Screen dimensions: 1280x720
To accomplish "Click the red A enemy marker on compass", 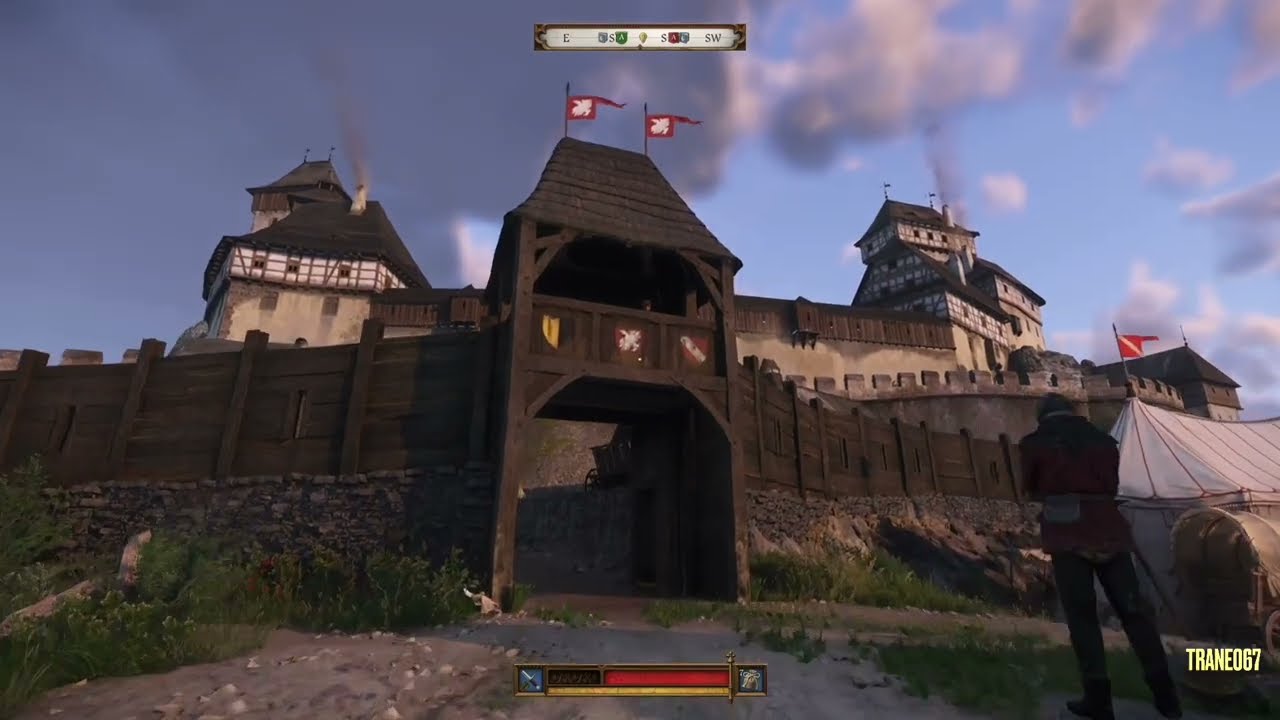I will [x=674, y=37].
